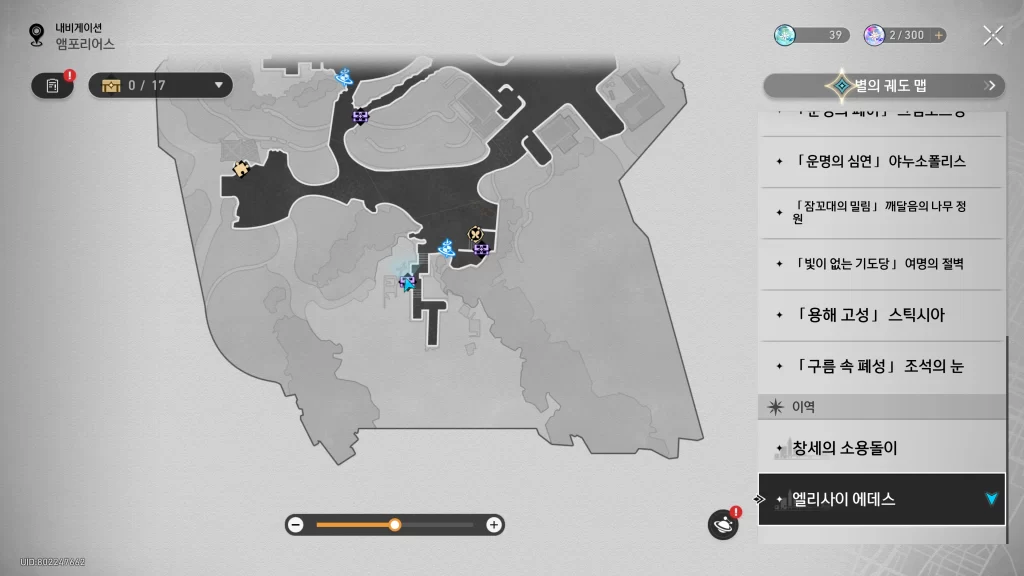The width and height of the screenshot is (1024, 576).
Task: Close the map screen
Action: [x=992, y=35]
